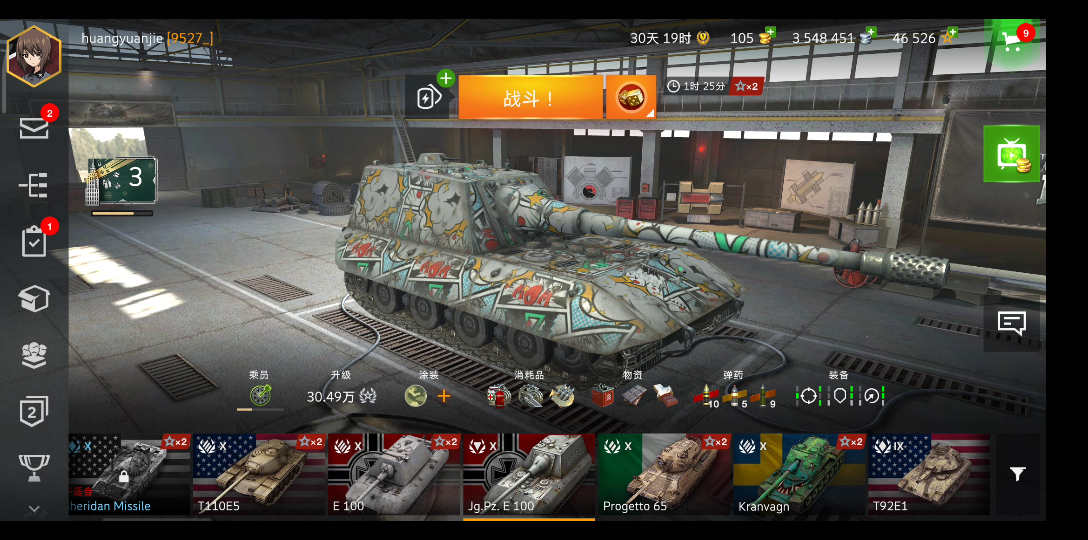Open the player profile avatar
Viewport: 1088px width, 540px height.
pyautogui.click(x=34, y=56)
